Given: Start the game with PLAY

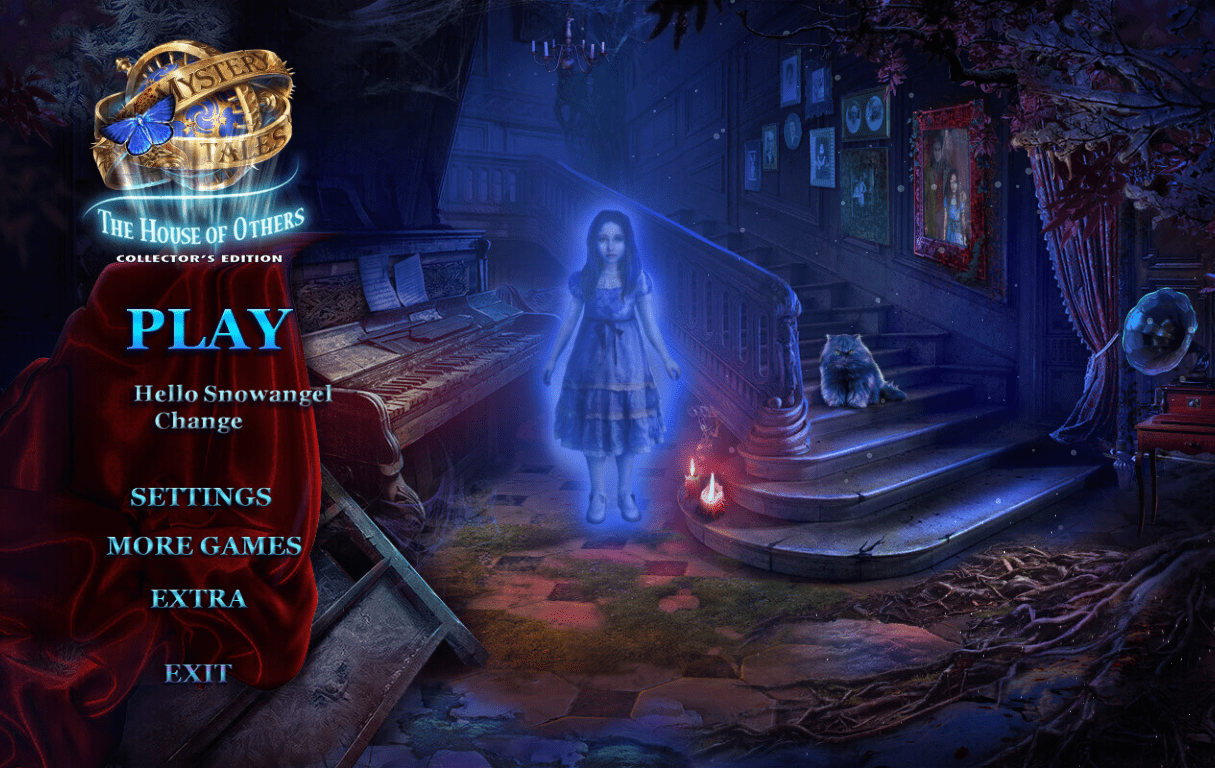Looking at the screenshot, I should pyautogui.click(x=210, y=328).
